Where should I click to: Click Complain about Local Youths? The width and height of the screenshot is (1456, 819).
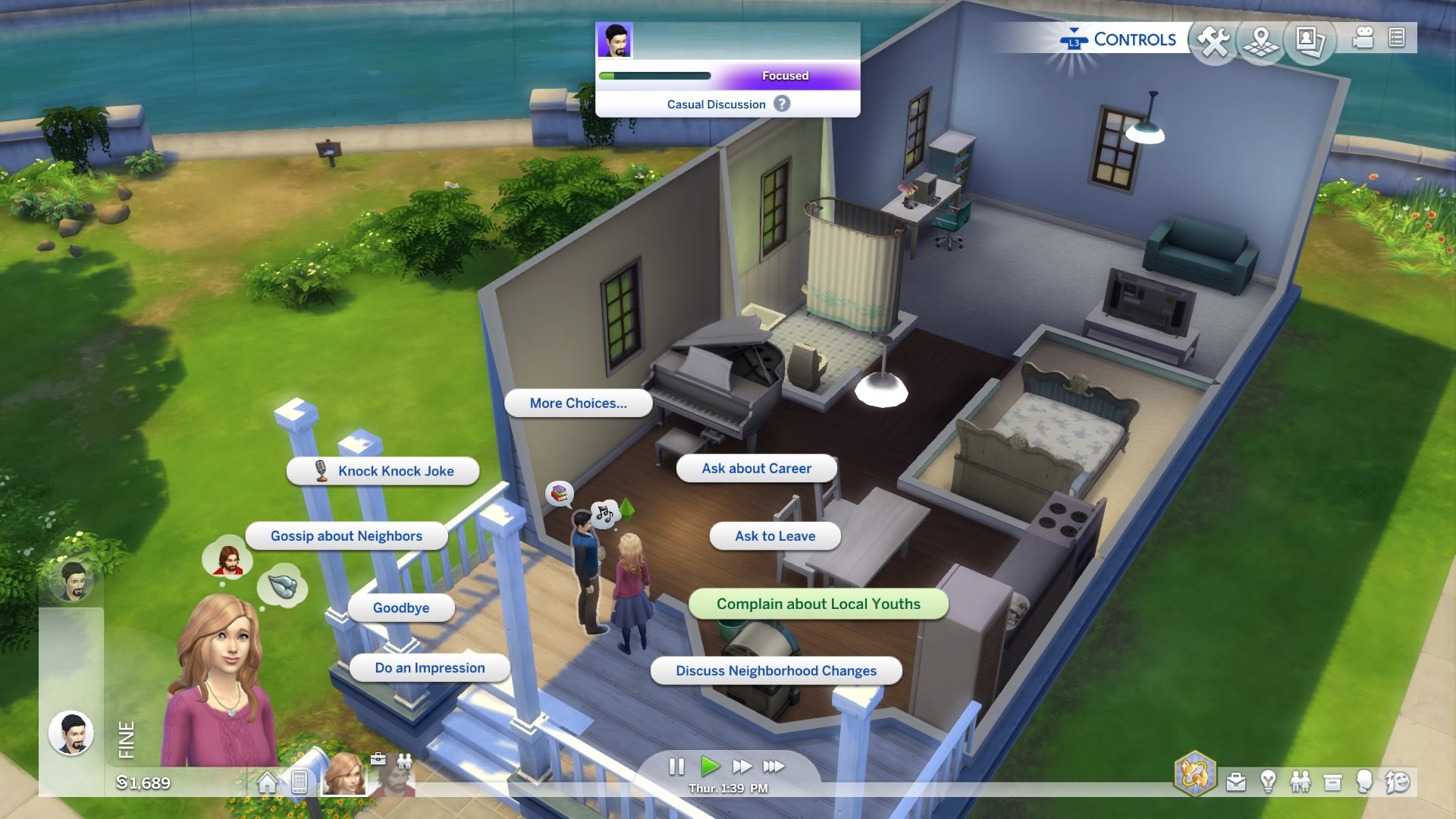point(818,604)
